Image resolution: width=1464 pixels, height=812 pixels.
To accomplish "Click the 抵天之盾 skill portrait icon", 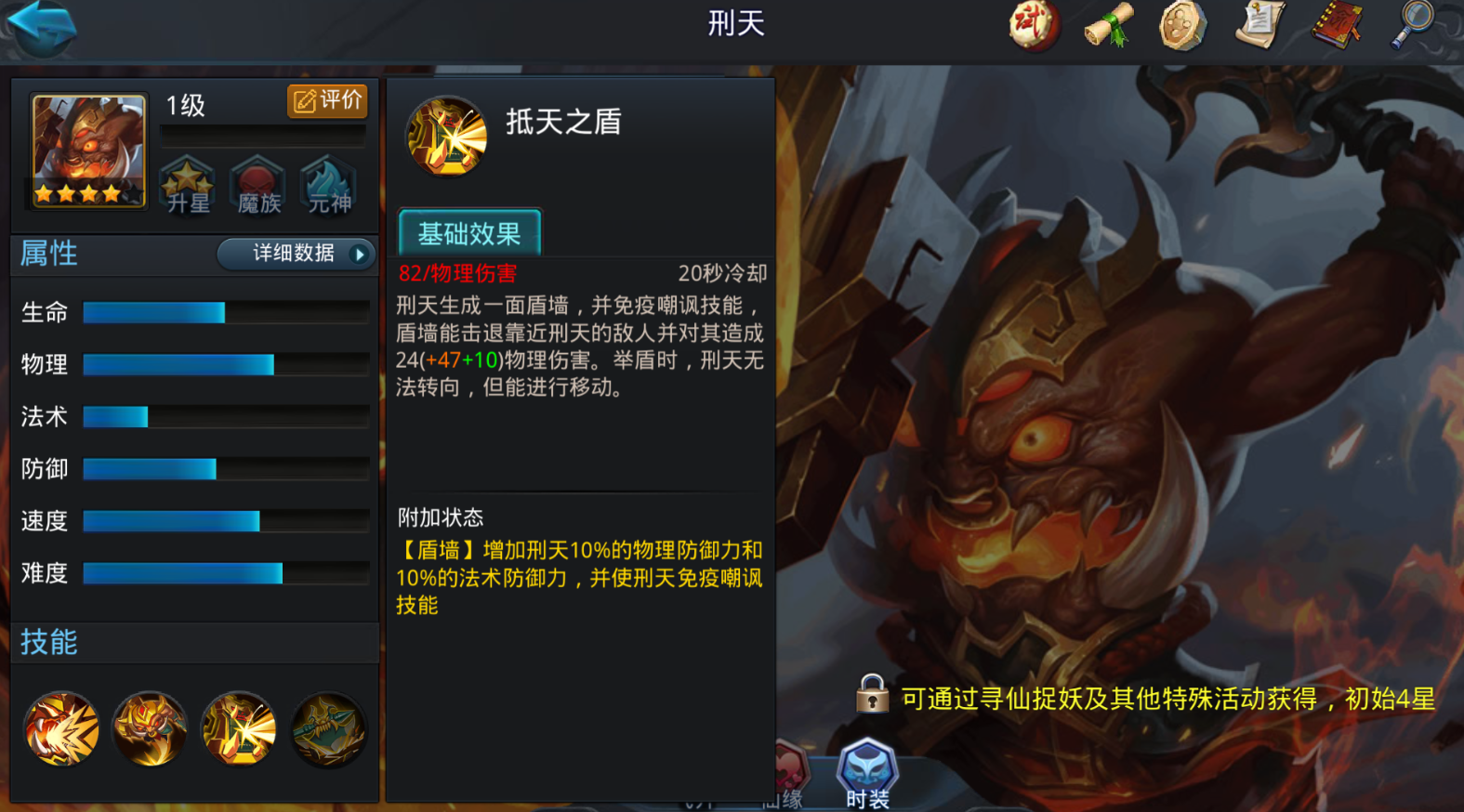I will [x=445, y=137].
